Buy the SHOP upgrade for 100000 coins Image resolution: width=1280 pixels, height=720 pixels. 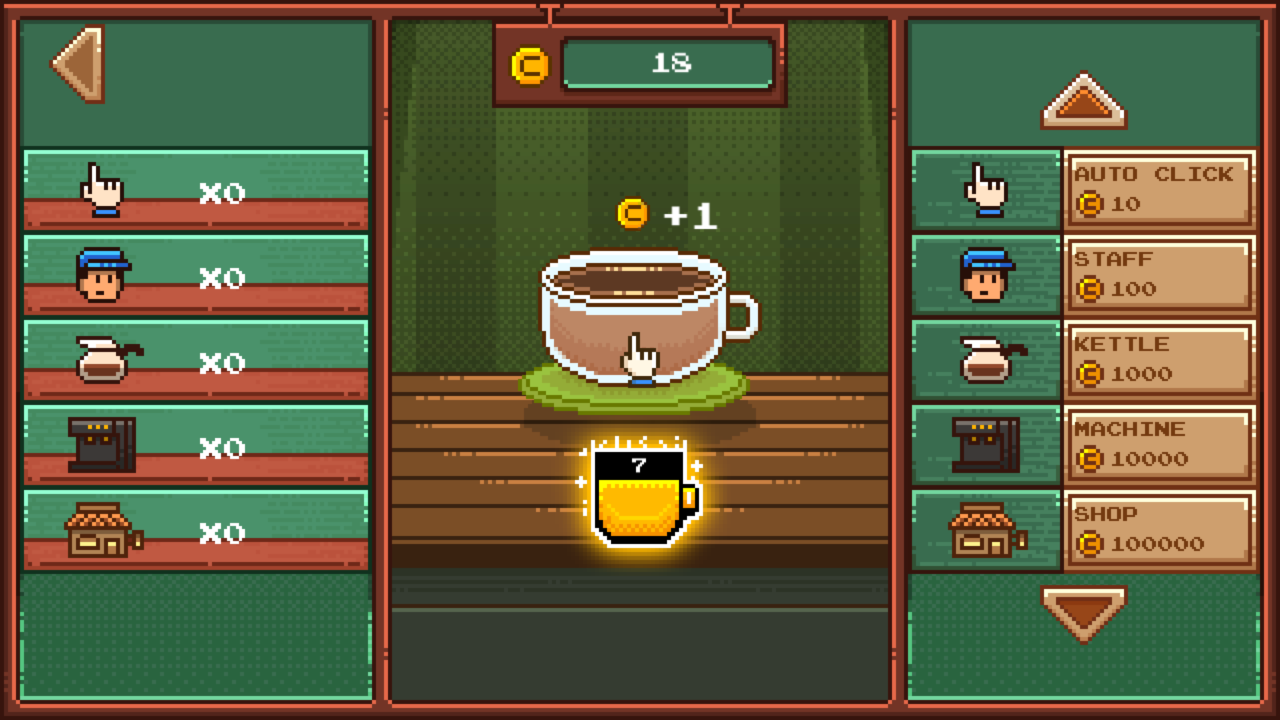pos(1160,529)
